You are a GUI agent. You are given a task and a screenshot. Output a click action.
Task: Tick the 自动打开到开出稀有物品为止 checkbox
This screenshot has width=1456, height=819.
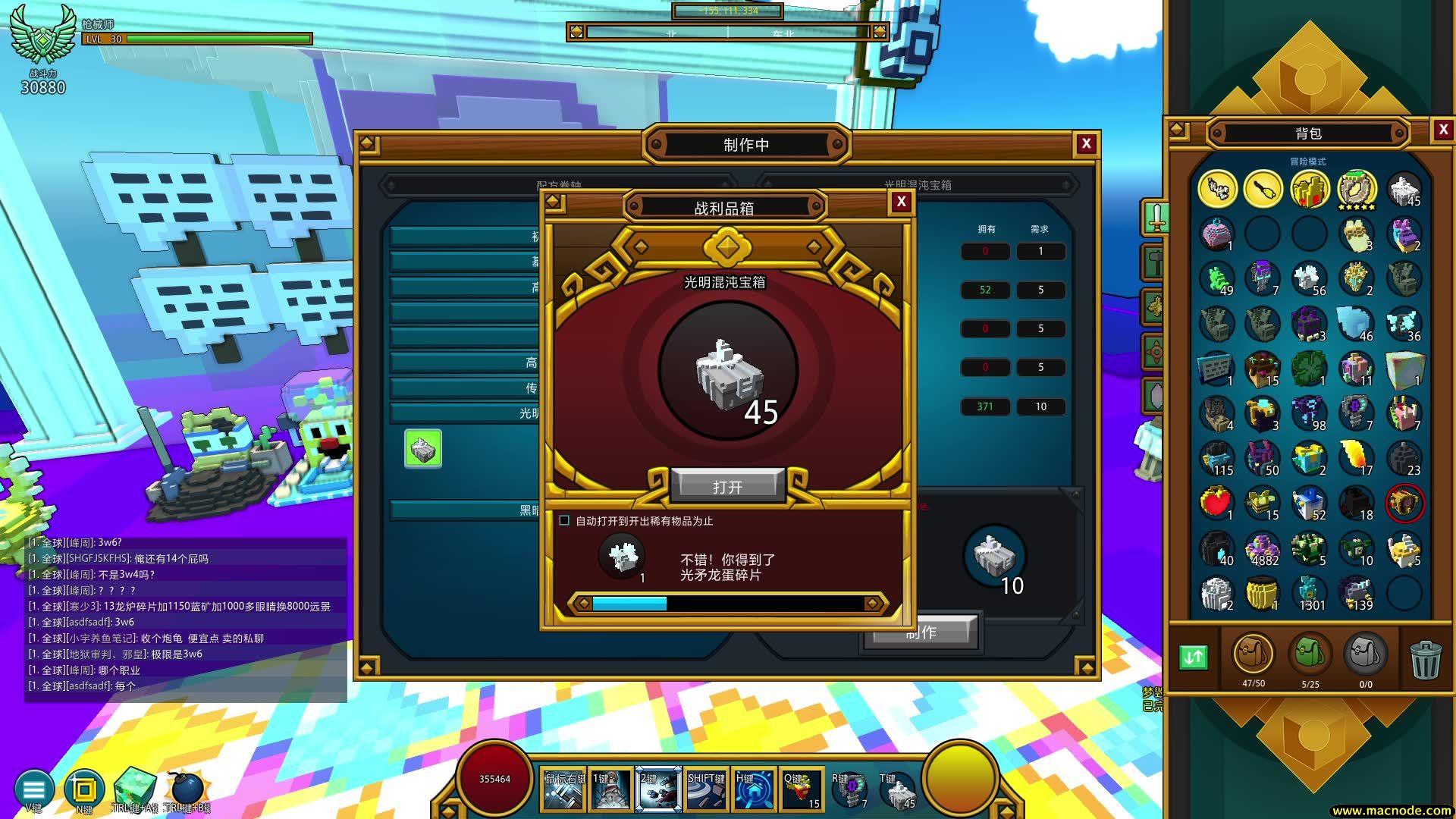point(564,520)
